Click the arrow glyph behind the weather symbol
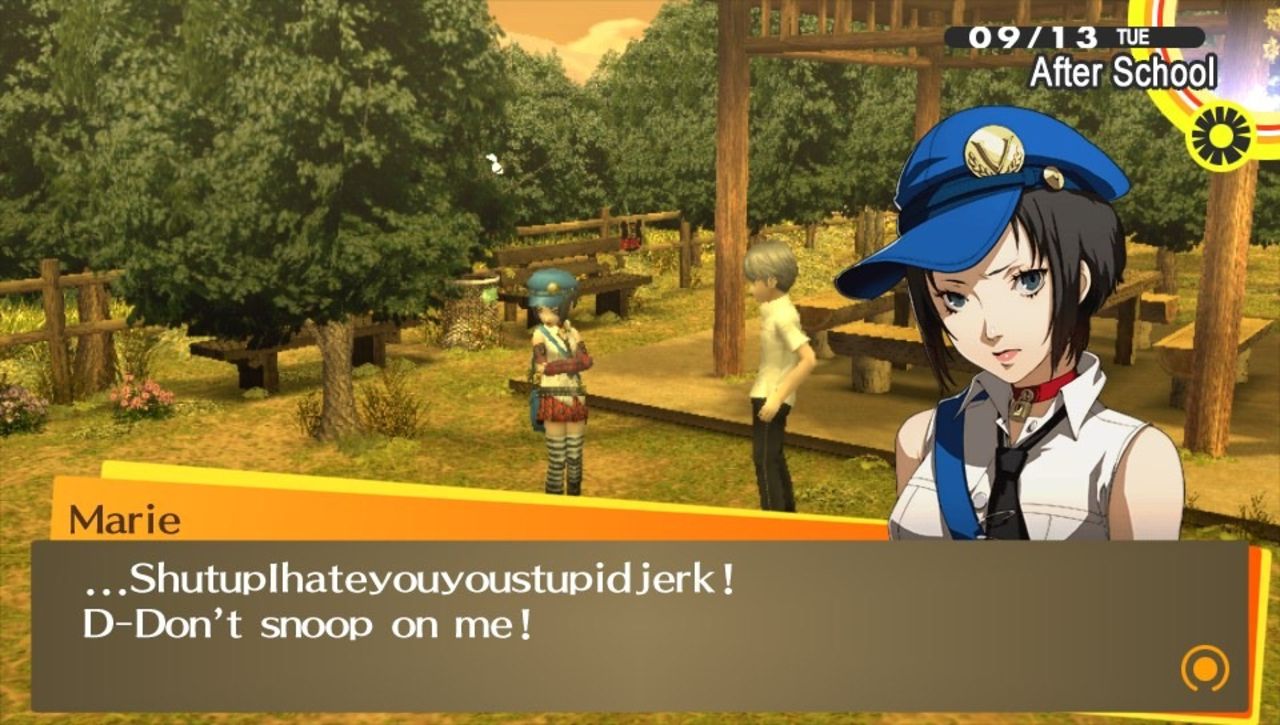This screenshot has height=725, width=1280. tap(1185, 110)
